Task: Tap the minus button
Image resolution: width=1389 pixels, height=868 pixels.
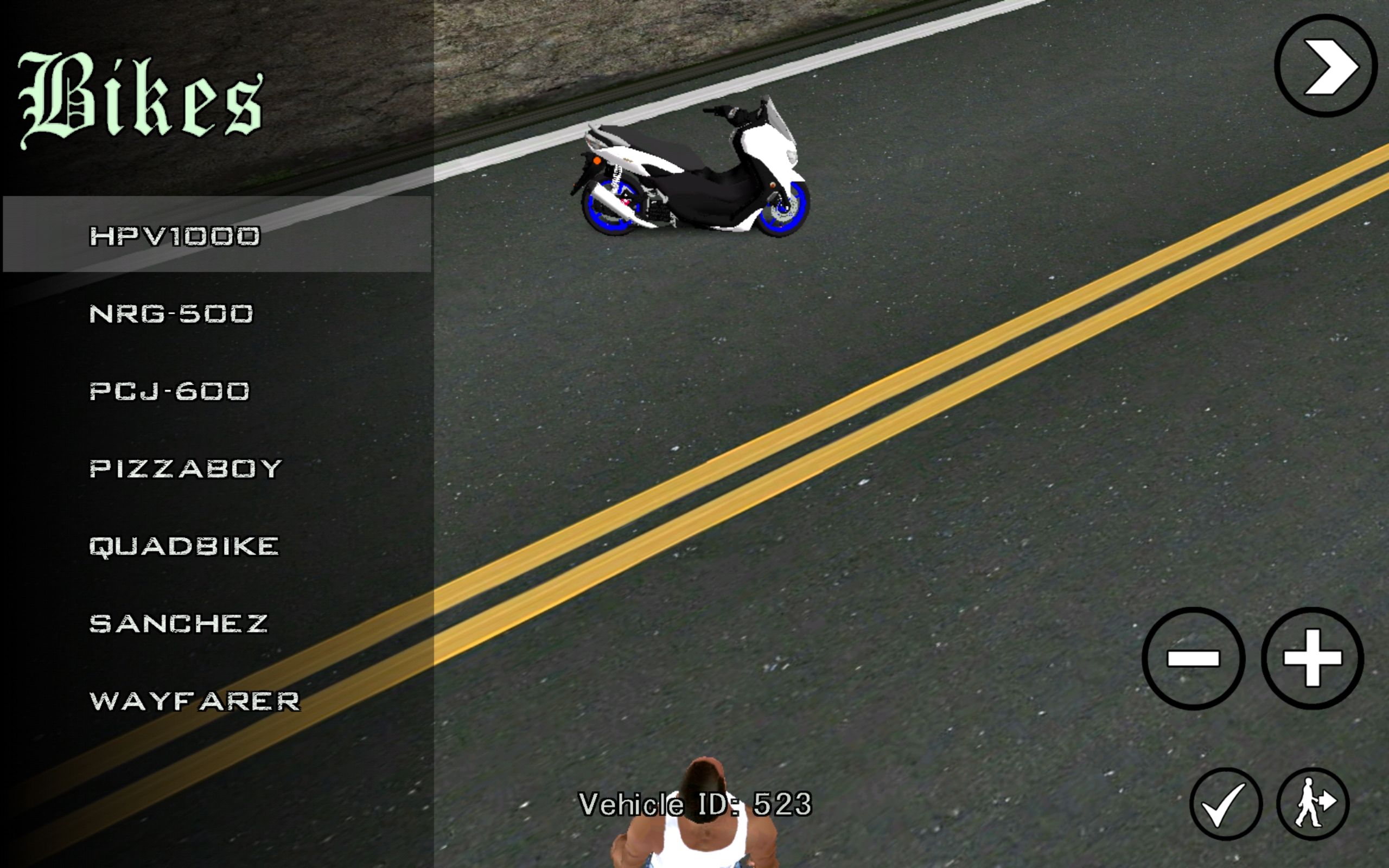Action: [1193, 659]
